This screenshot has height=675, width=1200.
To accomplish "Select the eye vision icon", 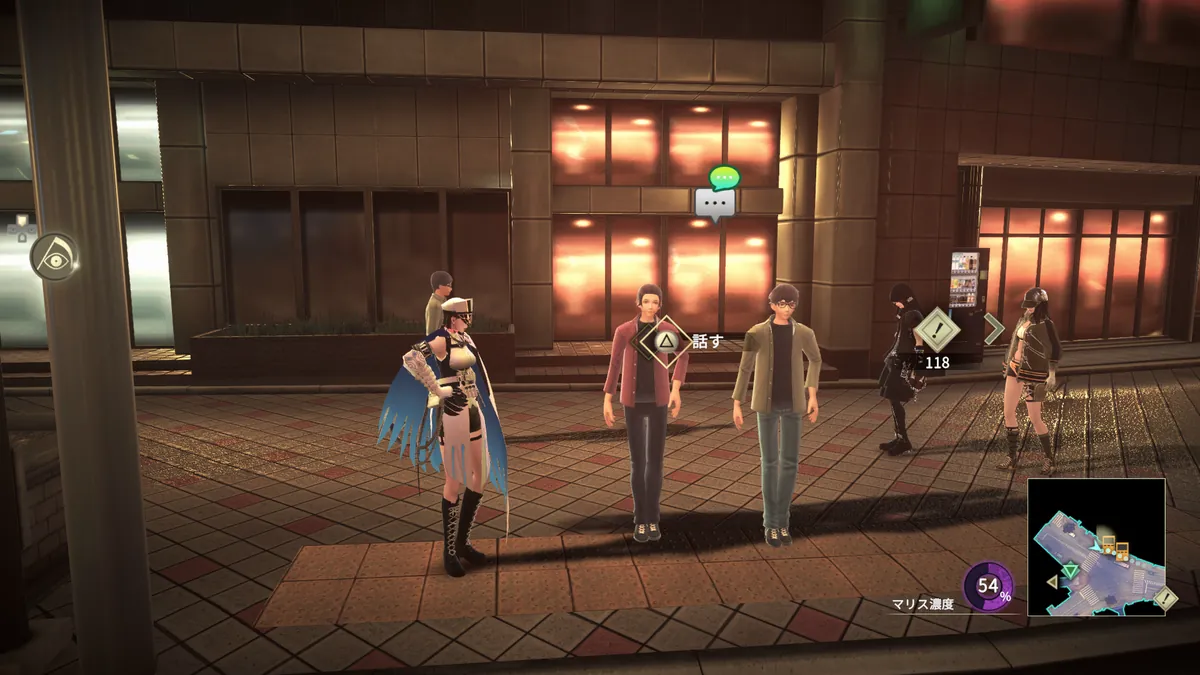I will (x=54, y=256).
